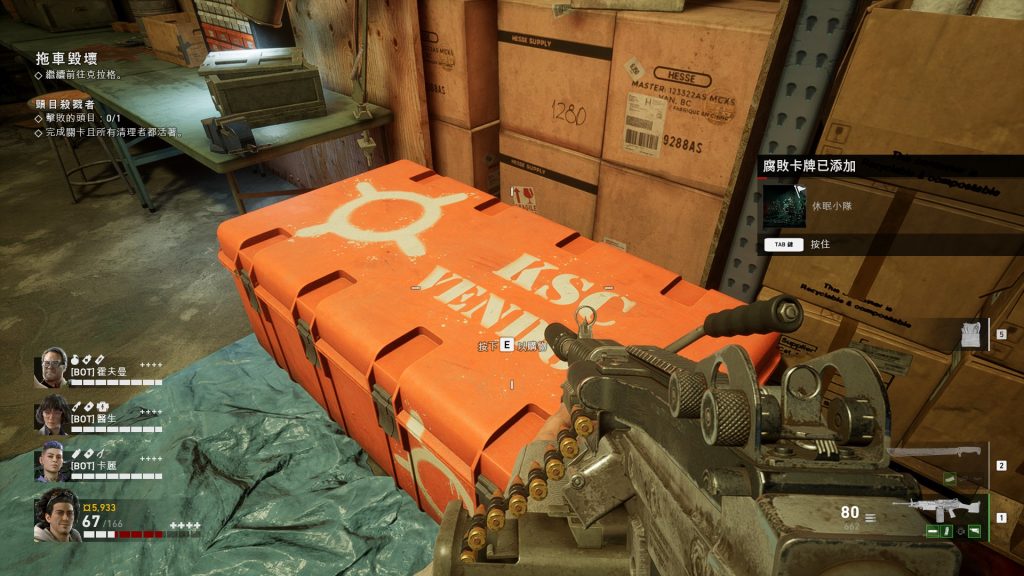The height and width of the screenshot is (576, 1024).
Task: Select bot teammate 霍夫曼's portrait
Action: click(52, 367)
